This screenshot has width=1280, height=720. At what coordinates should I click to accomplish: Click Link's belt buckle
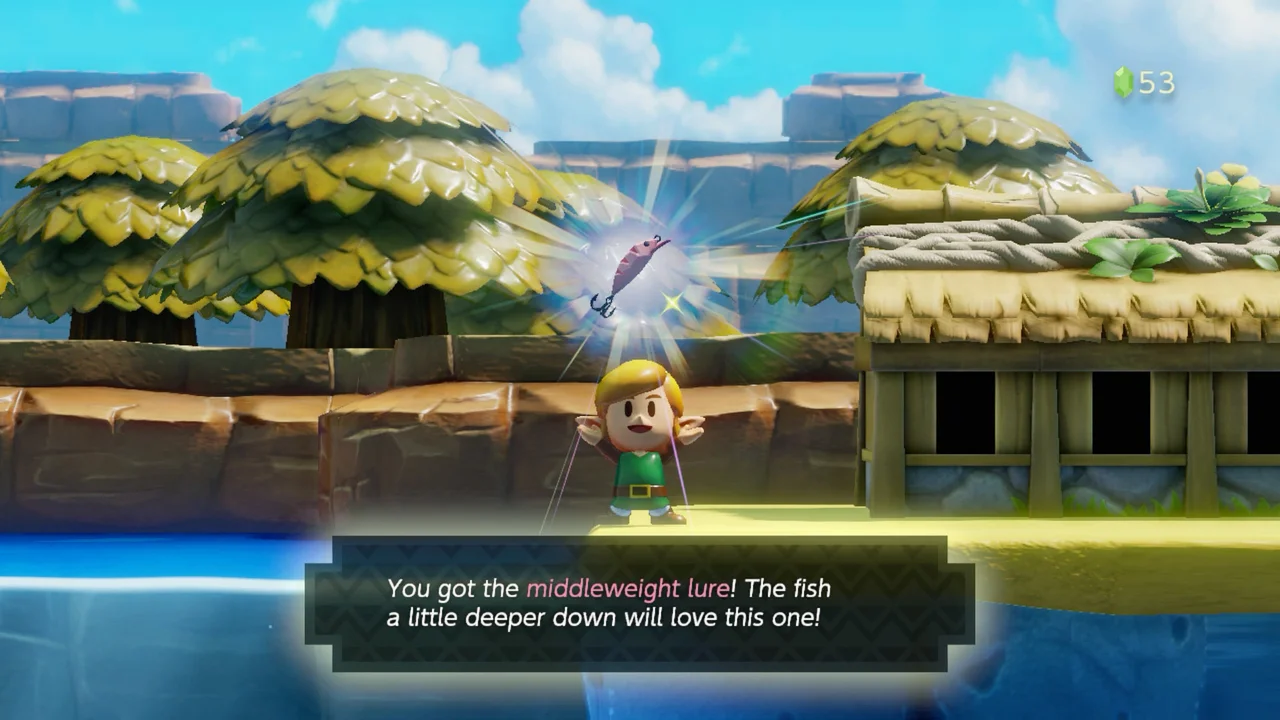[640, 492]
